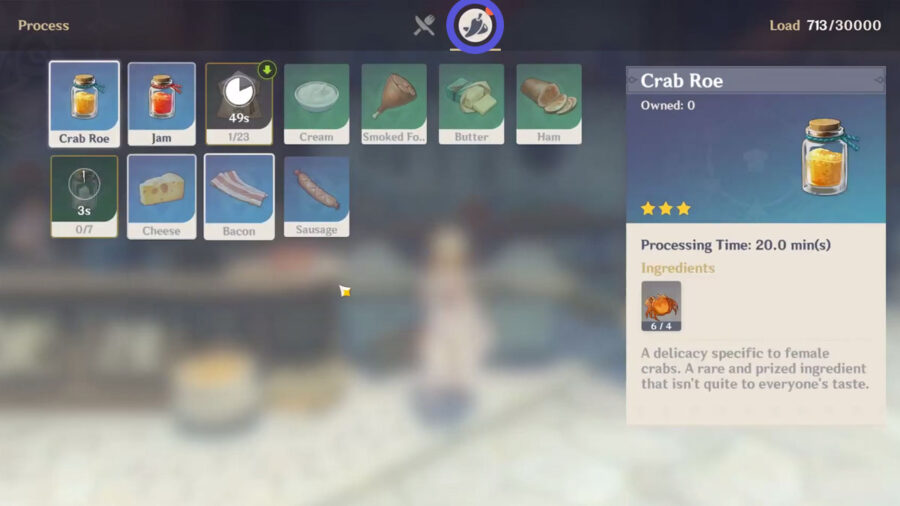Choose the Bacon recipe tile
Screen dimensions: 900x506
(239, 196)
